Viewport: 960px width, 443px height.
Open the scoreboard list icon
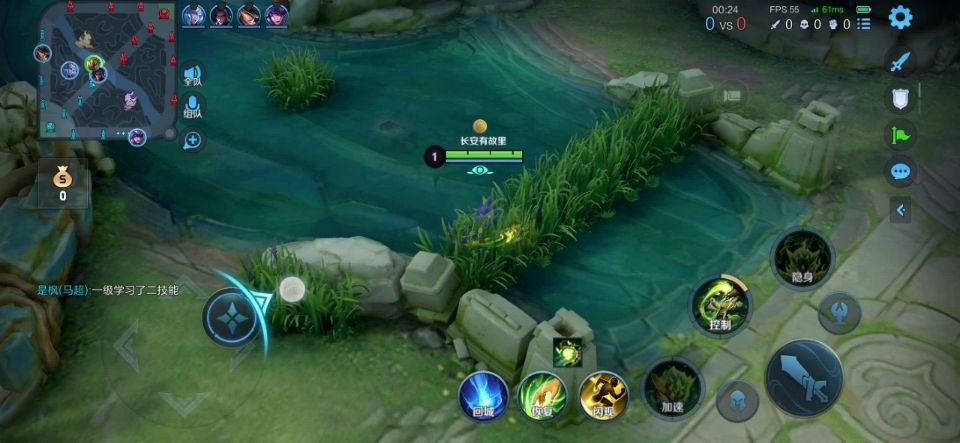coord(864,24)
